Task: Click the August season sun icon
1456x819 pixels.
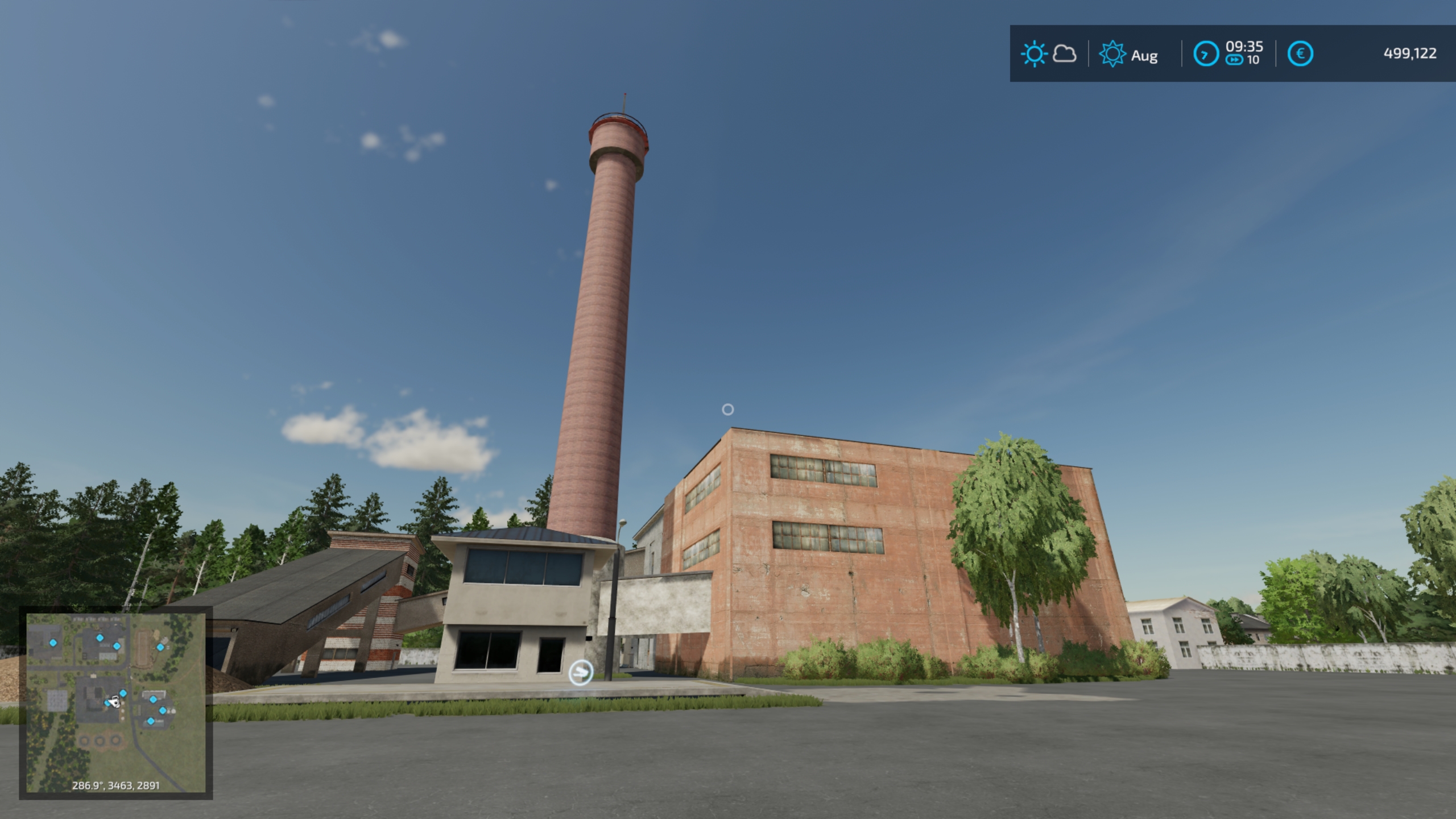Action: [x=1112, y=55]
